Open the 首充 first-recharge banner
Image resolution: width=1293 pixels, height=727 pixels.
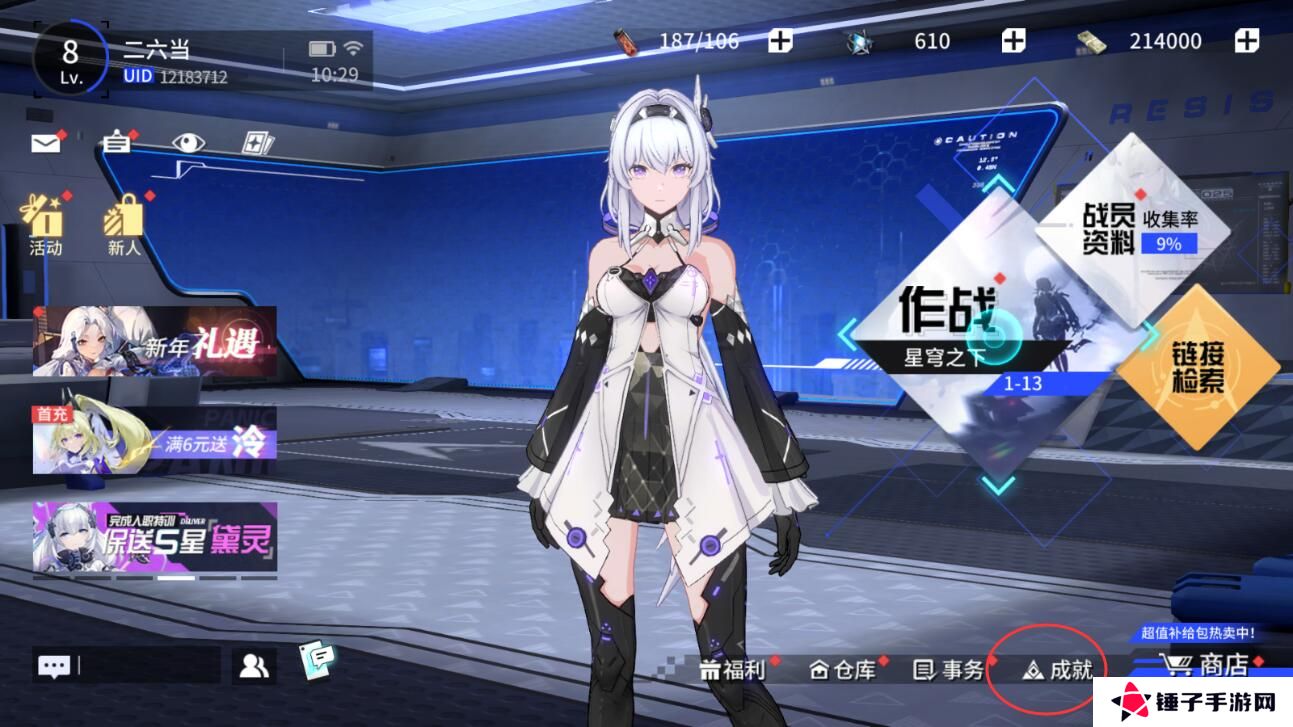[x=154, y=439]
